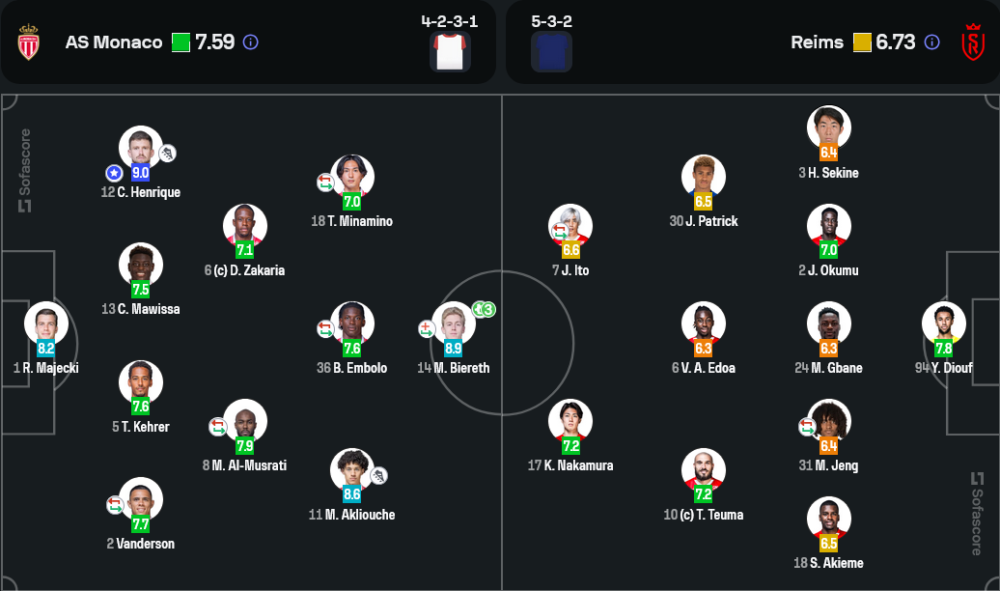Show the Reims team rating info icon
This screenshot has height=591, width=1000.
tap(932, 42)
